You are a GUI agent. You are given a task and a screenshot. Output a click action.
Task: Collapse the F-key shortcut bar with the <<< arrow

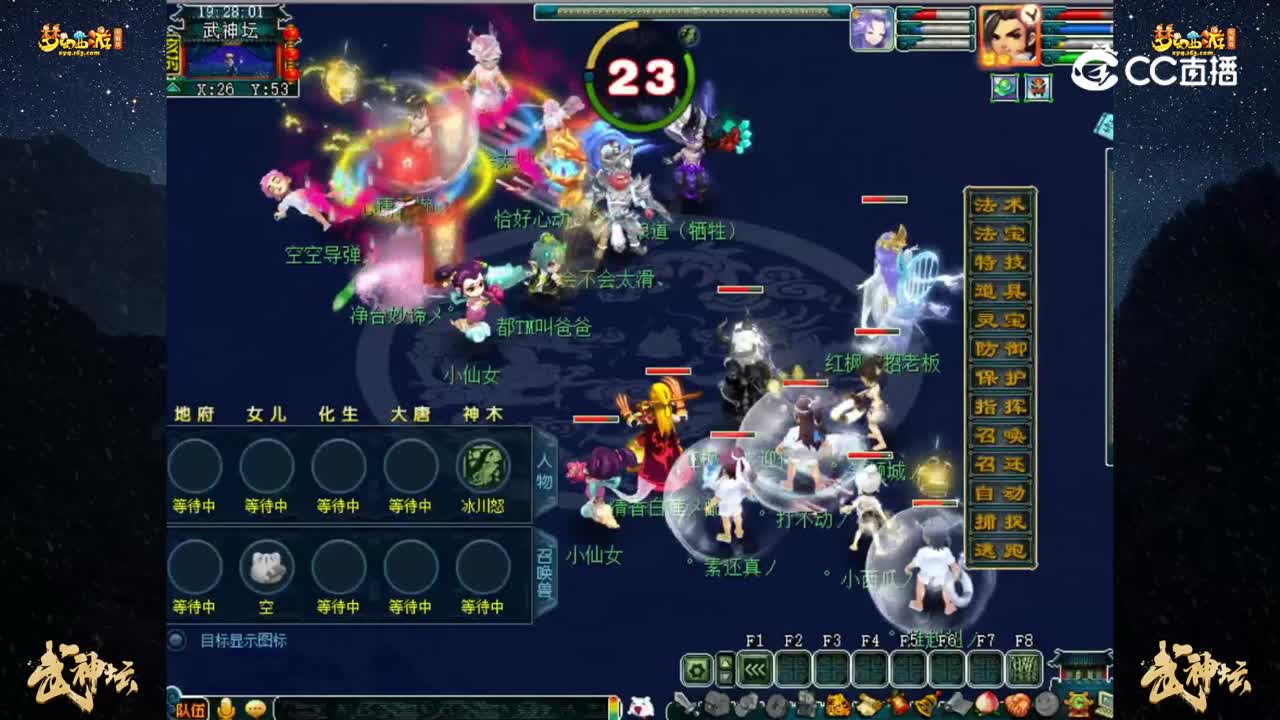tap(753, 668)
